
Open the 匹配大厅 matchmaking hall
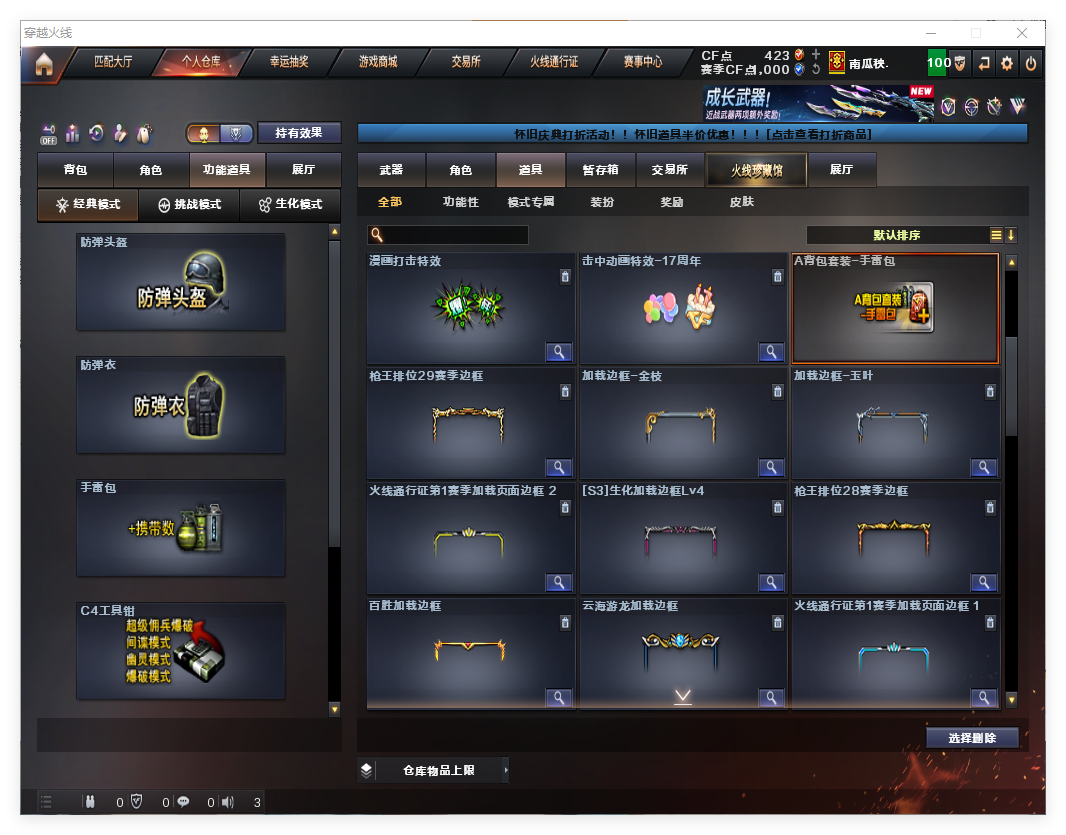(x=112, y=62)
